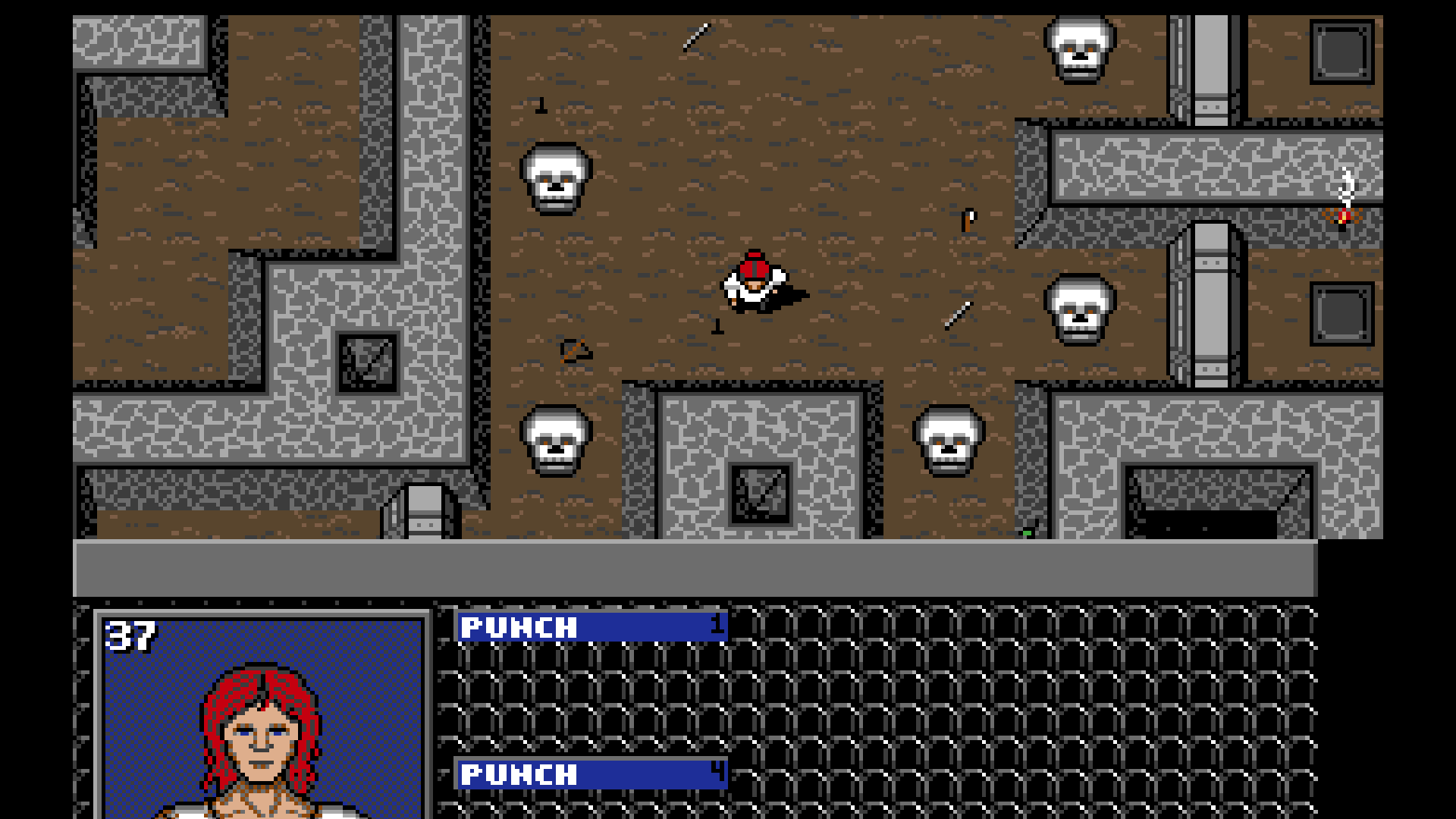1456x819 pixels.
Task: Activate the lower PUNCH attack slot
Action: point(590,775)
